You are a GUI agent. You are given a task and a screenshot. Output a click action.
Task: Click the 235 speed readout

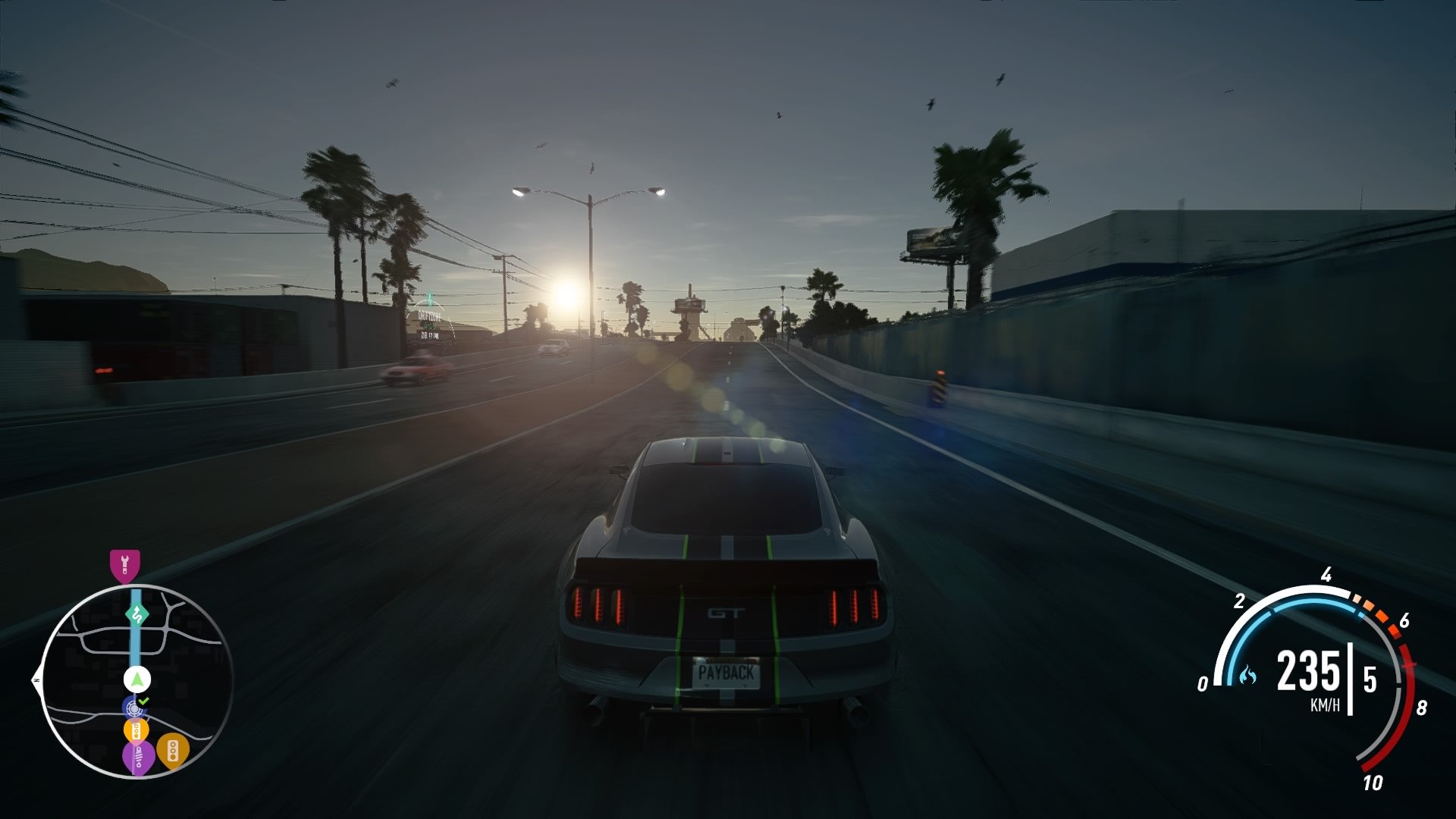pyautogui.click(x=1308, y=670)
